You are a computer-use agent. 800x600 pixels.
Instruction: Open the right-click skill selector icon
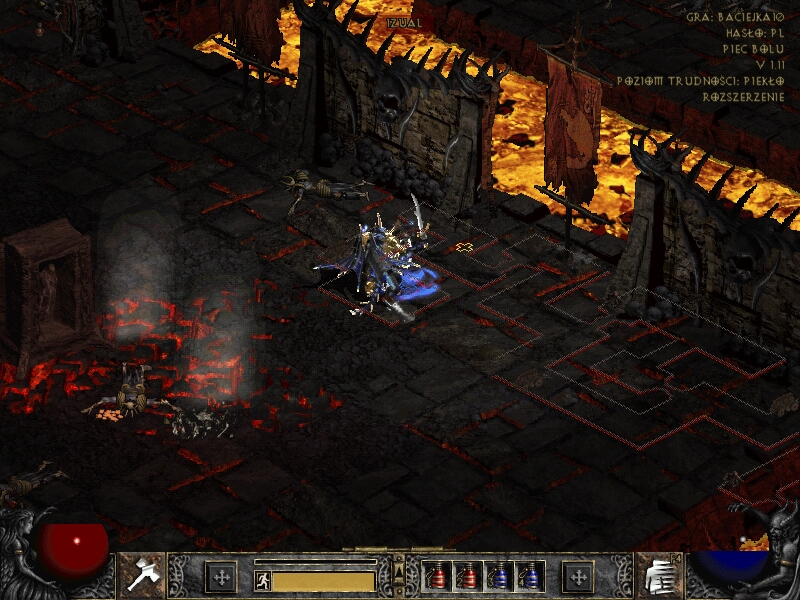(x=658, y=573)
